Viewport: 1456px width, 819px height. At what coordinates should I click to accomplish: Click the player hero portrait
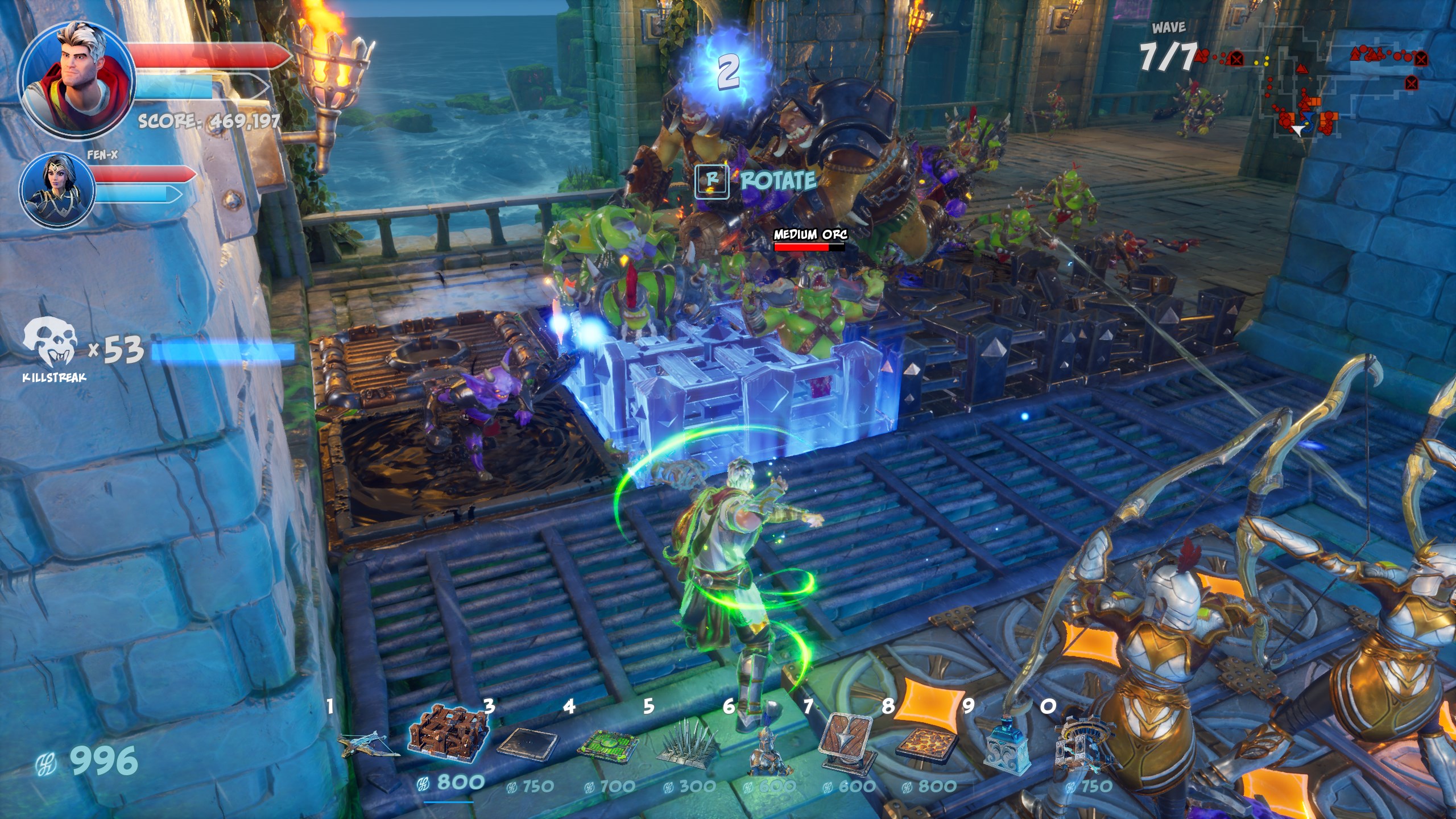click(77, 80)
